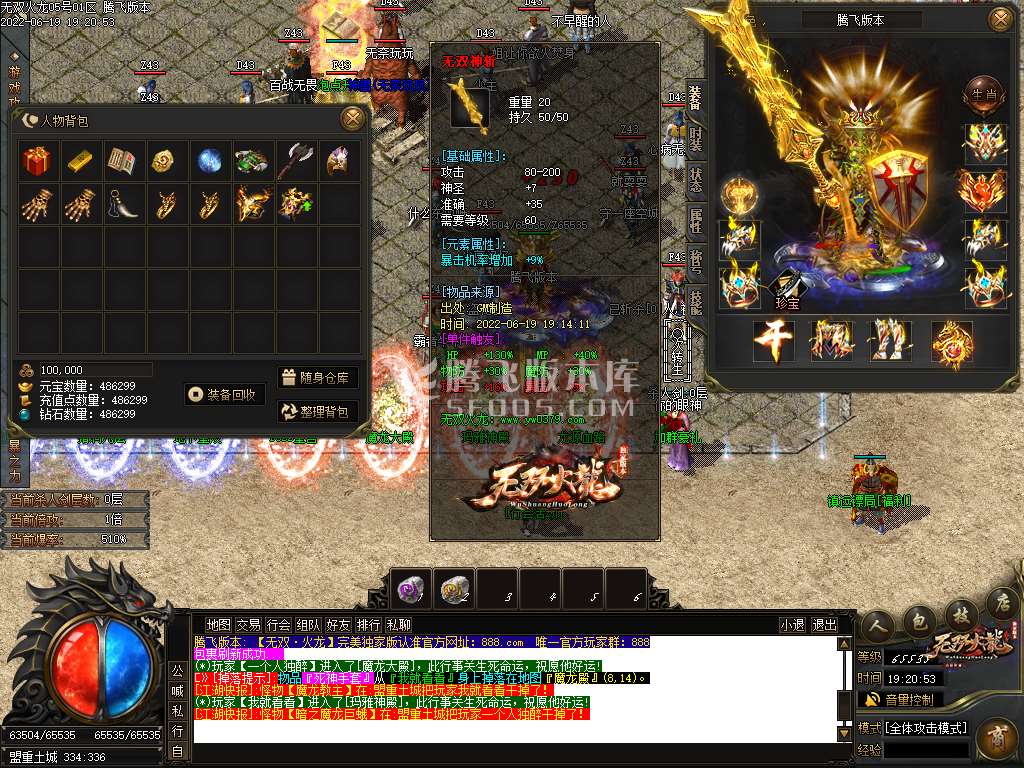
Task: Open the 生肖 zodiac button
Action: (x=981, y=94)
